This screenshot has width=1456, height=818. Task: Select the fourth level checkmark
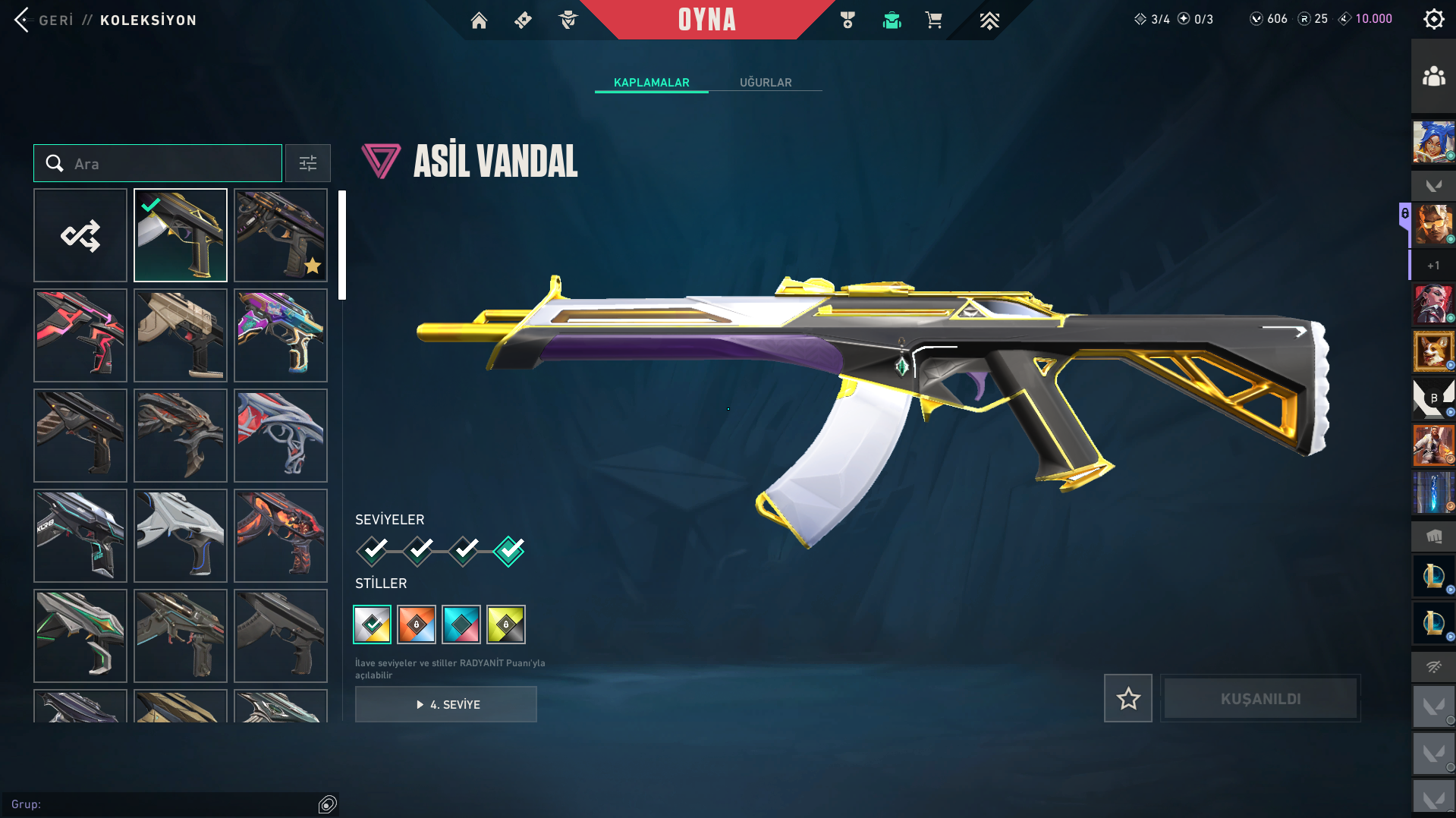509,550
